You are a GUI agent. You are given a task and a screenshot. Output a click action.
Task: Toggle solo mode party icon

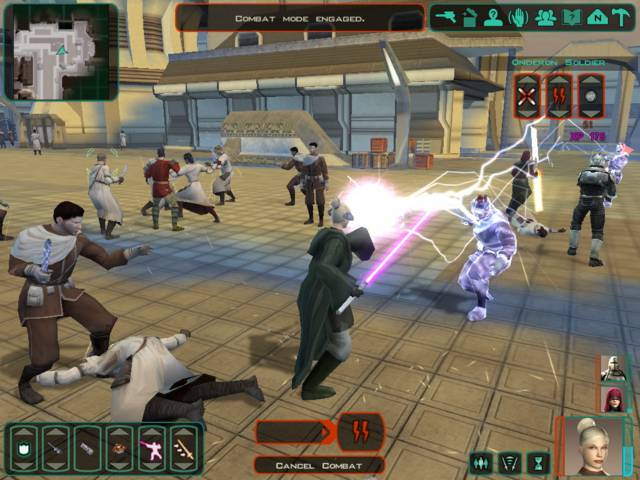coord(482,462)
